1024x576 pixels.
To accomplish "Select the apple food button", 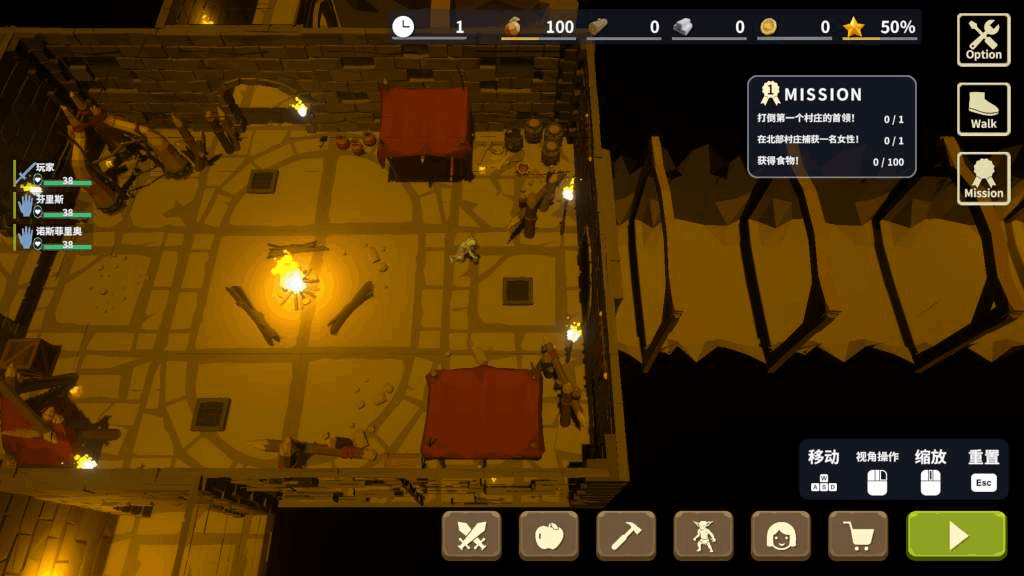I will click(x=549, y=536).
